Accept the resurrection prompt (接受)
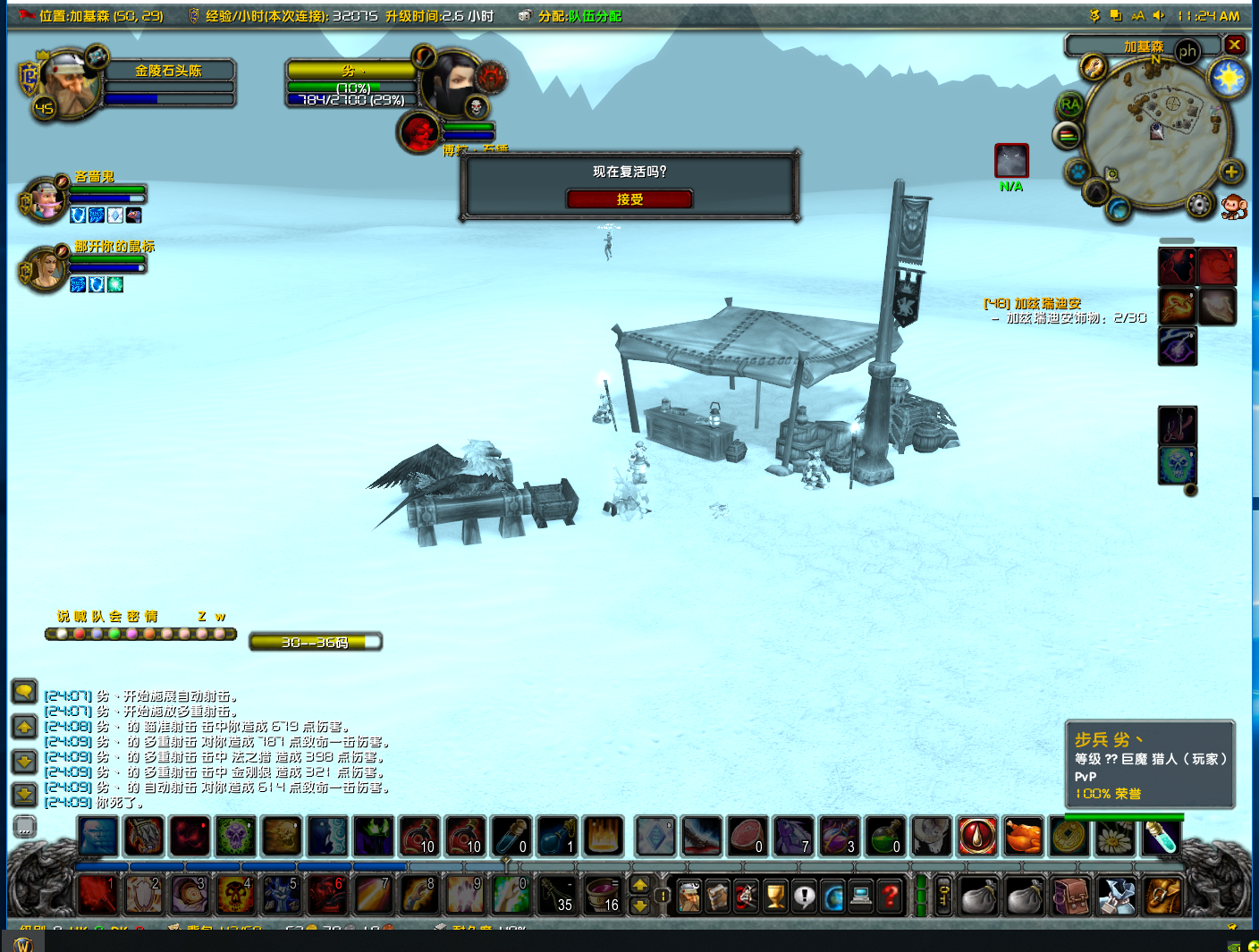This screenshot has height=952, width=1259. coord(629,199)
